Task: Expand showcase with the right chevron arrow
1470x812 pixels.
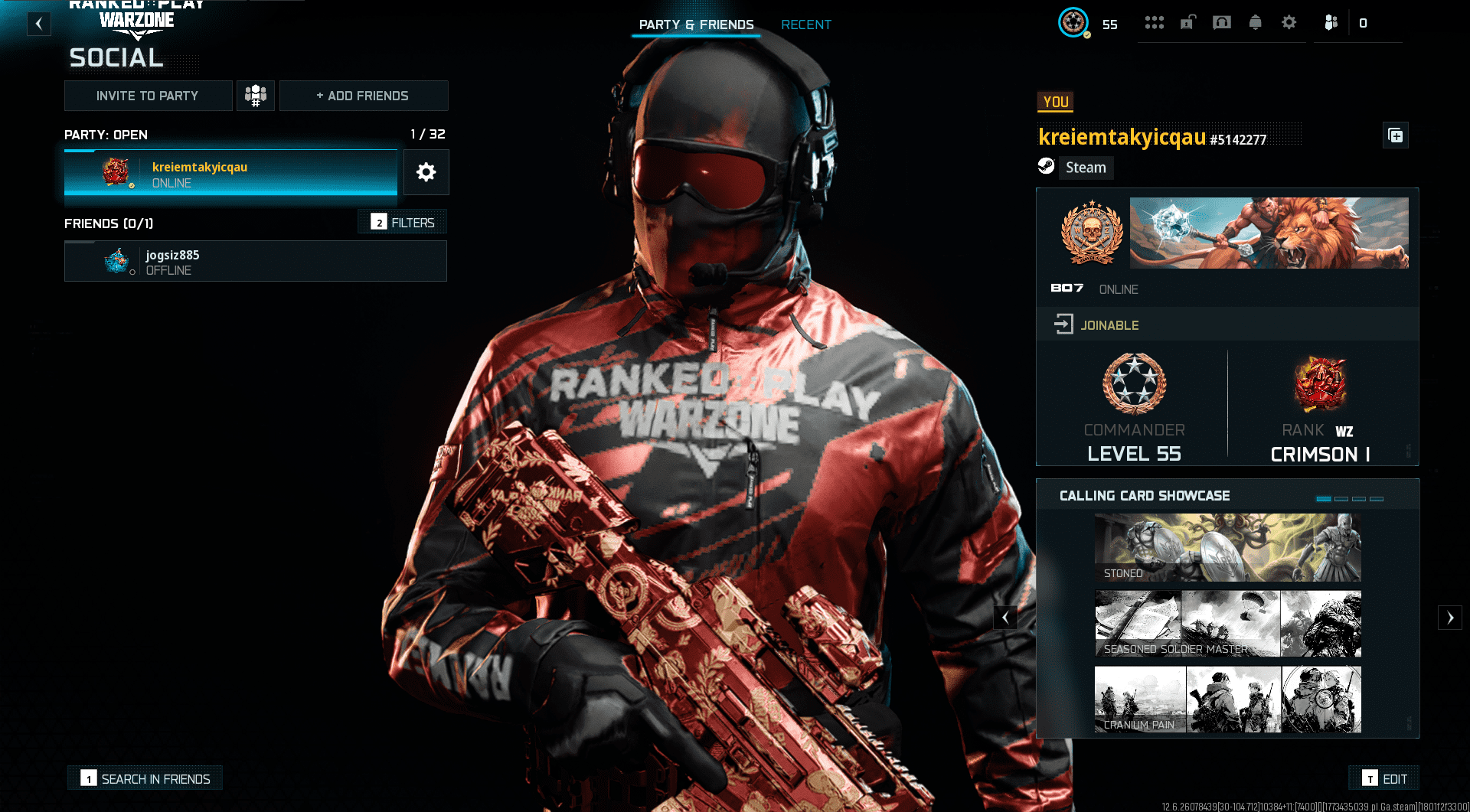Action: point(1450,618)
